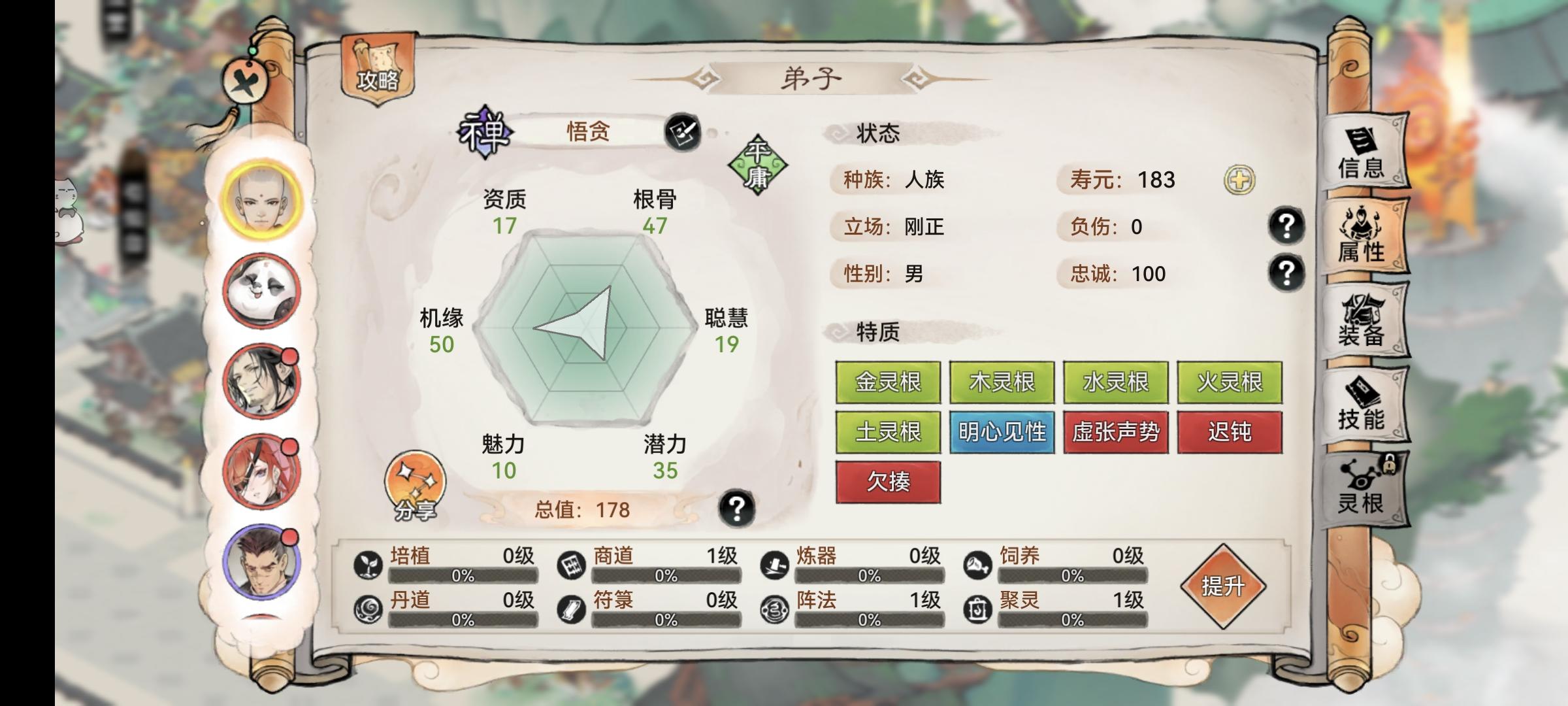Select the 聚灵 spirit-gathering skill icon

point(979,607)
